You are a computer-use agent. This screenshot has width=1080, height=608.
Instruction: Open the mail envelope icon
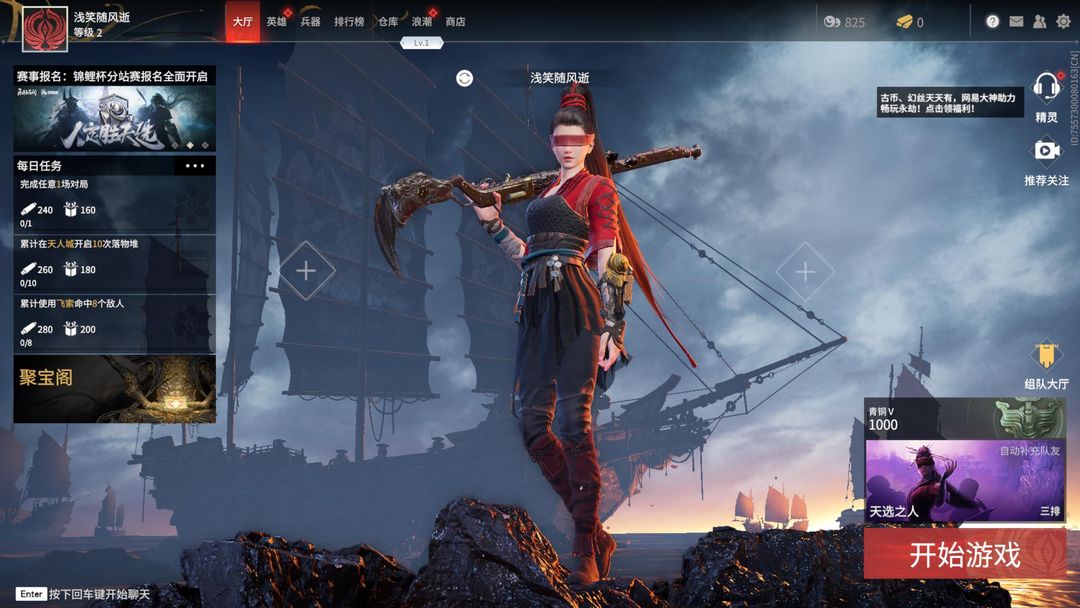pyautogui.click(x=1016, y=21)
